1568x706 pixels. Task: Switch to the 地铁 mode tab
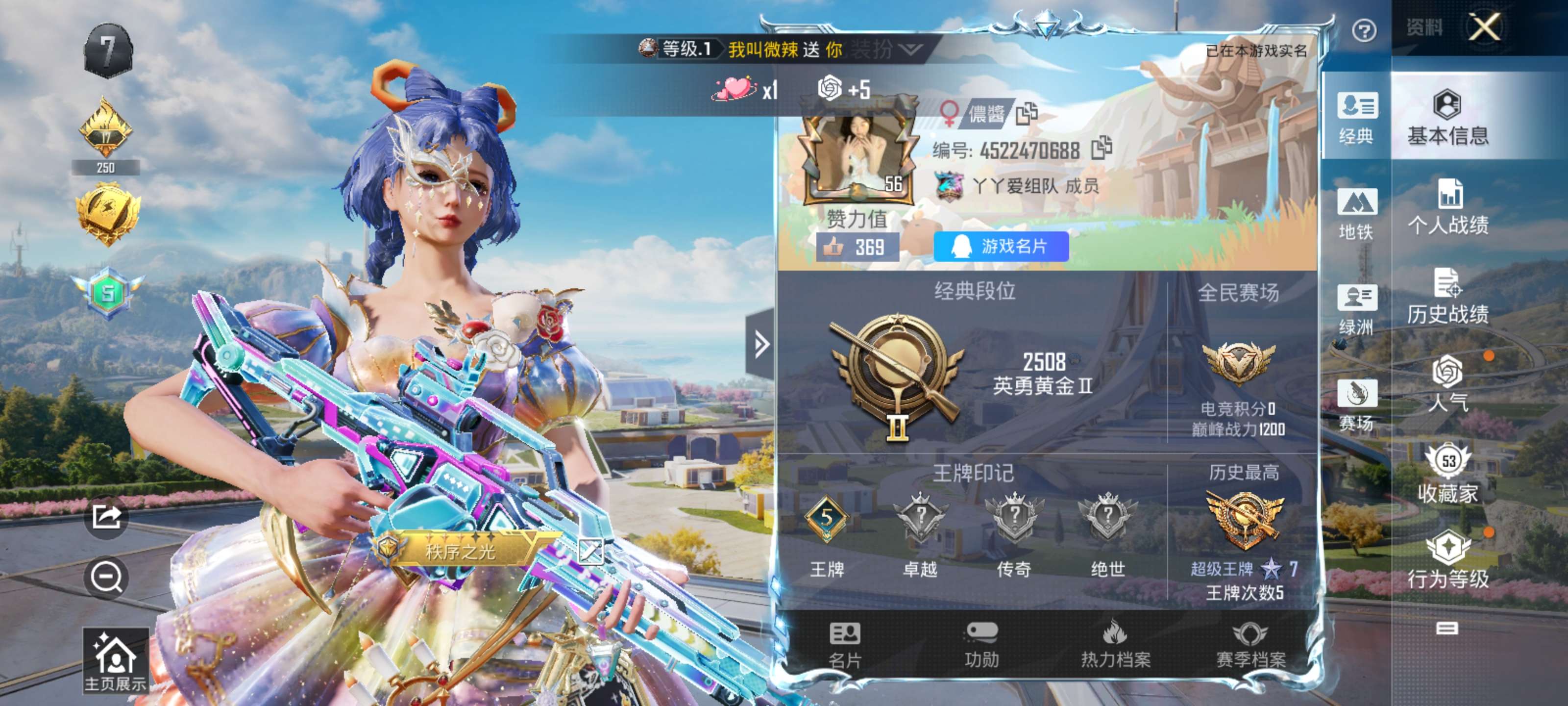[1356, 214]
